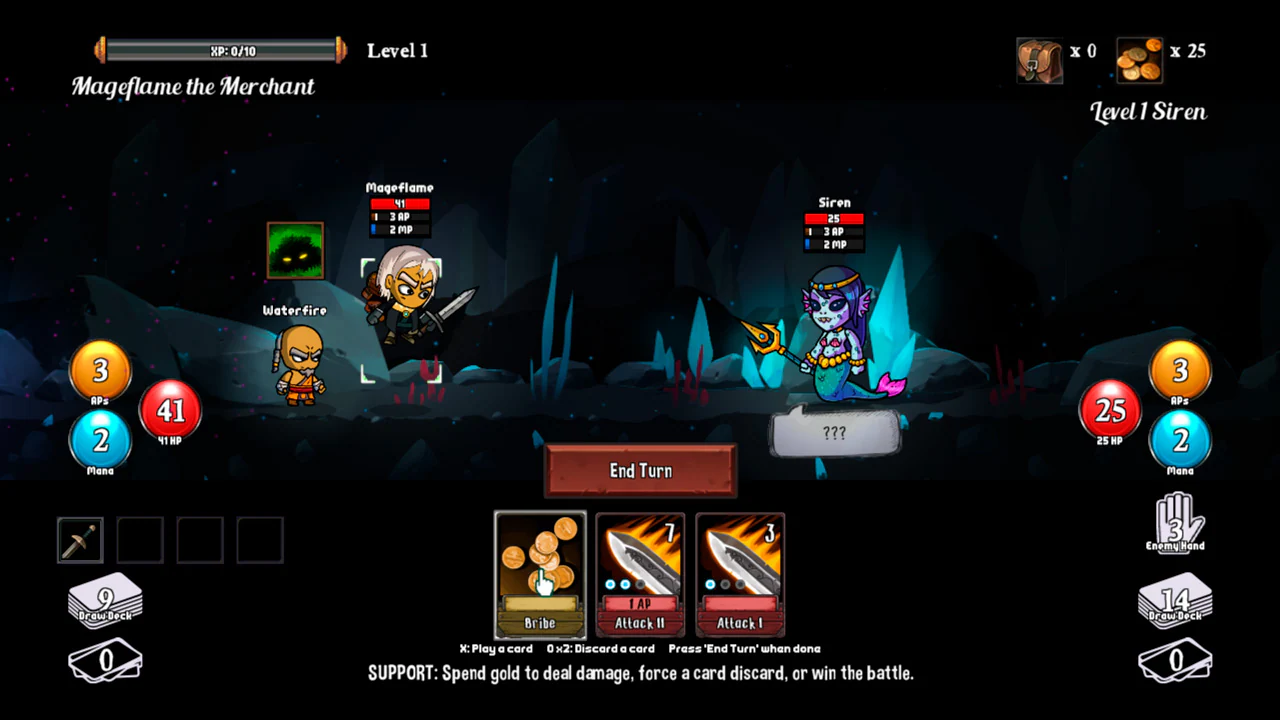
Task: Select the Waterfire companion portrait
Action: coord(294,251)
